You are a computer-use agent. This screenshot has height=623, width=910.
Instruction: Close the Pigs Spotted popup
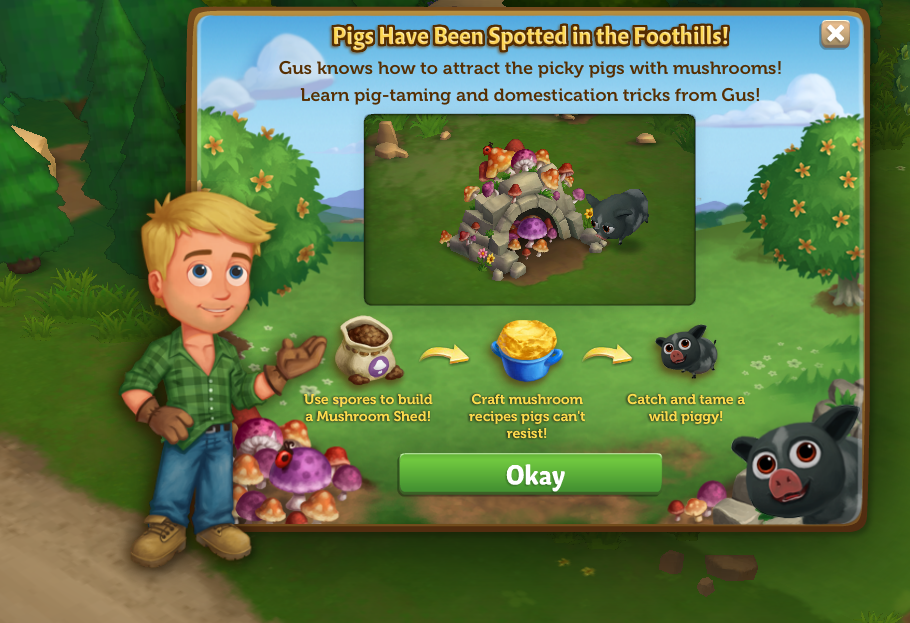click(x=834, y=35)
